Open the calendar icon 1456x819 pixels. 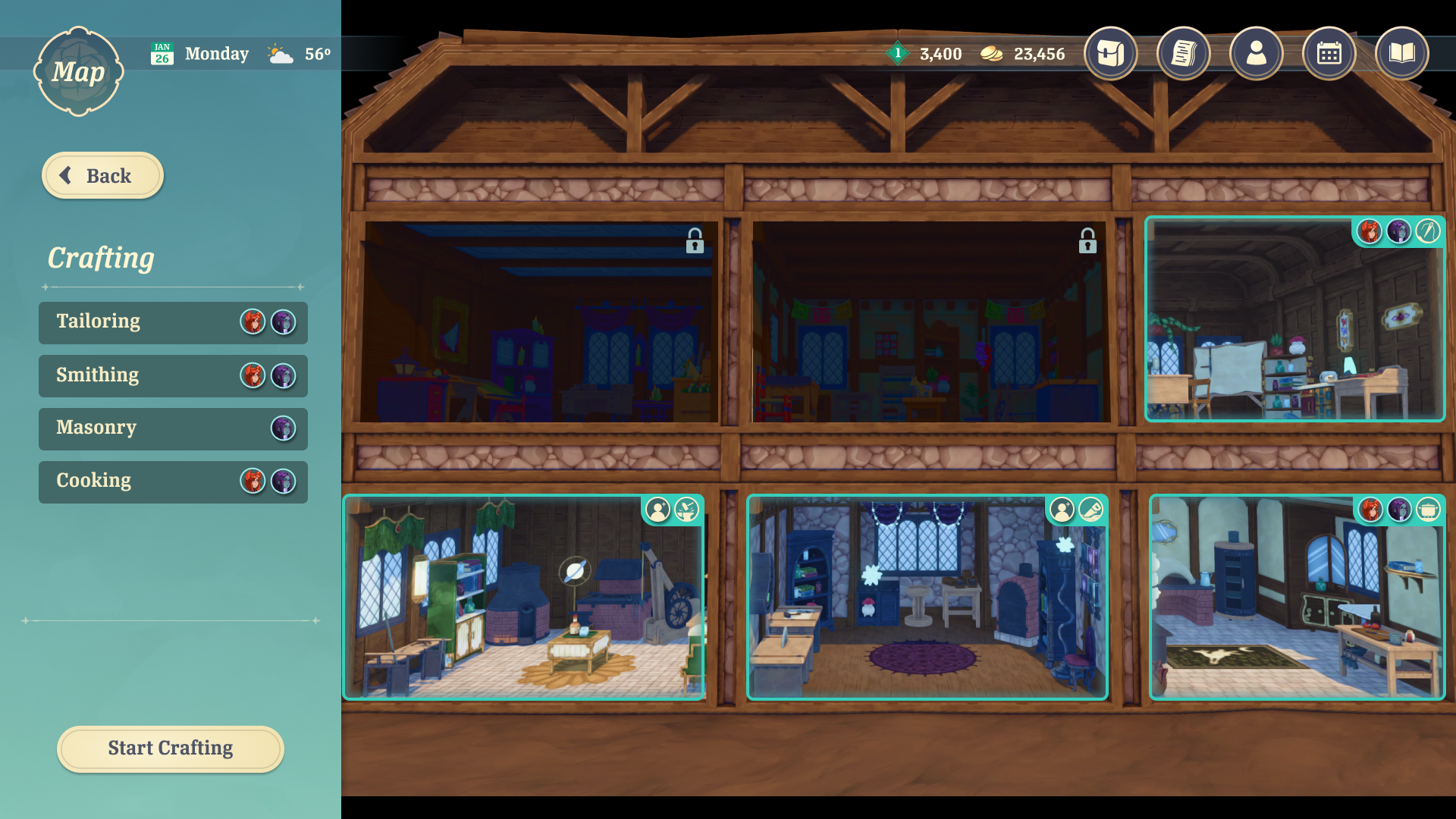[x=1329, y=54]
